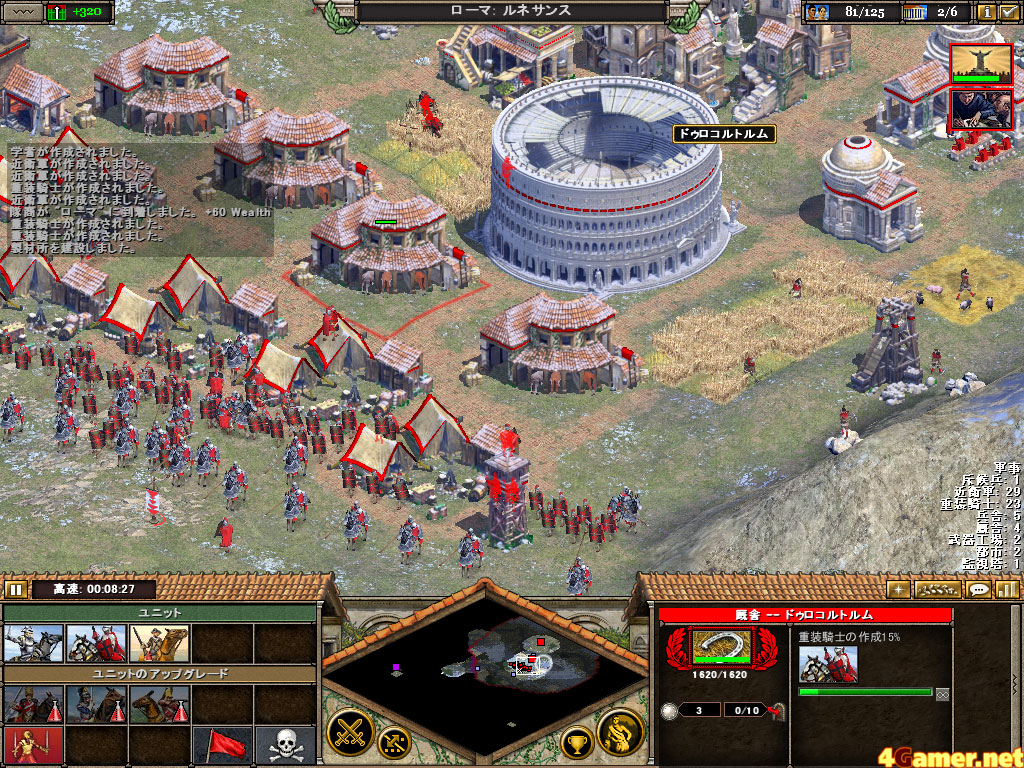Click the checkmark objectives button
Image resolution: width=1024 pixels, height=768 pixels.
[1009, 12]
